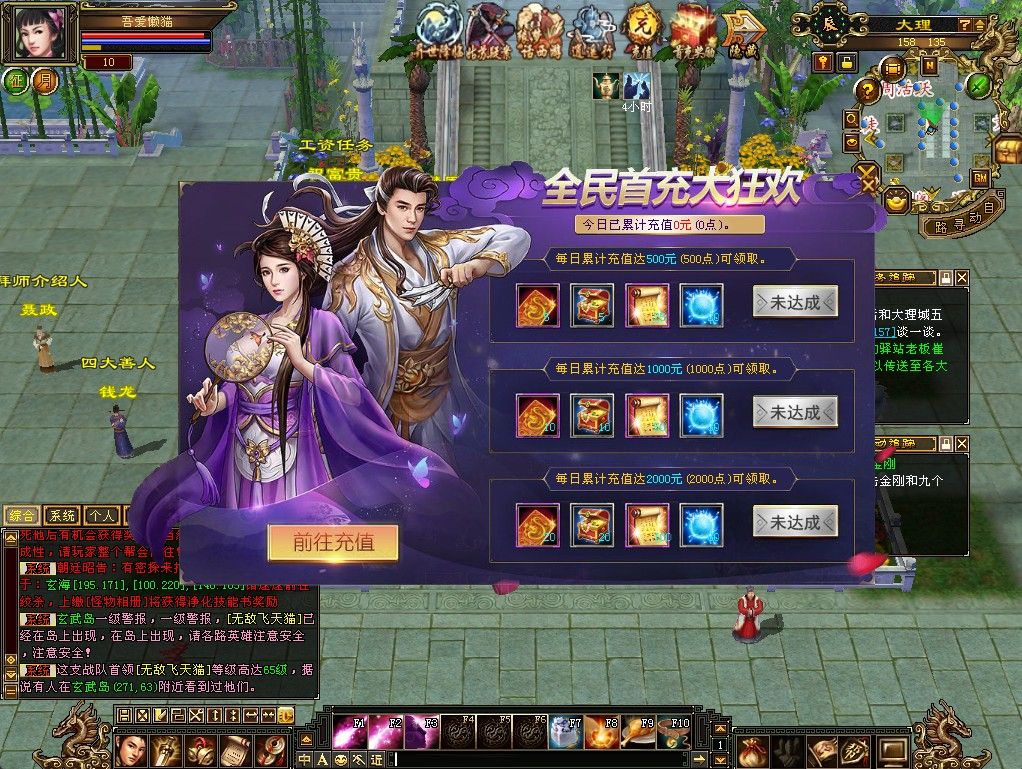The image size is (1022, 769).
Task: Select the F1 pink skill slot
Action: pos(349,733)
